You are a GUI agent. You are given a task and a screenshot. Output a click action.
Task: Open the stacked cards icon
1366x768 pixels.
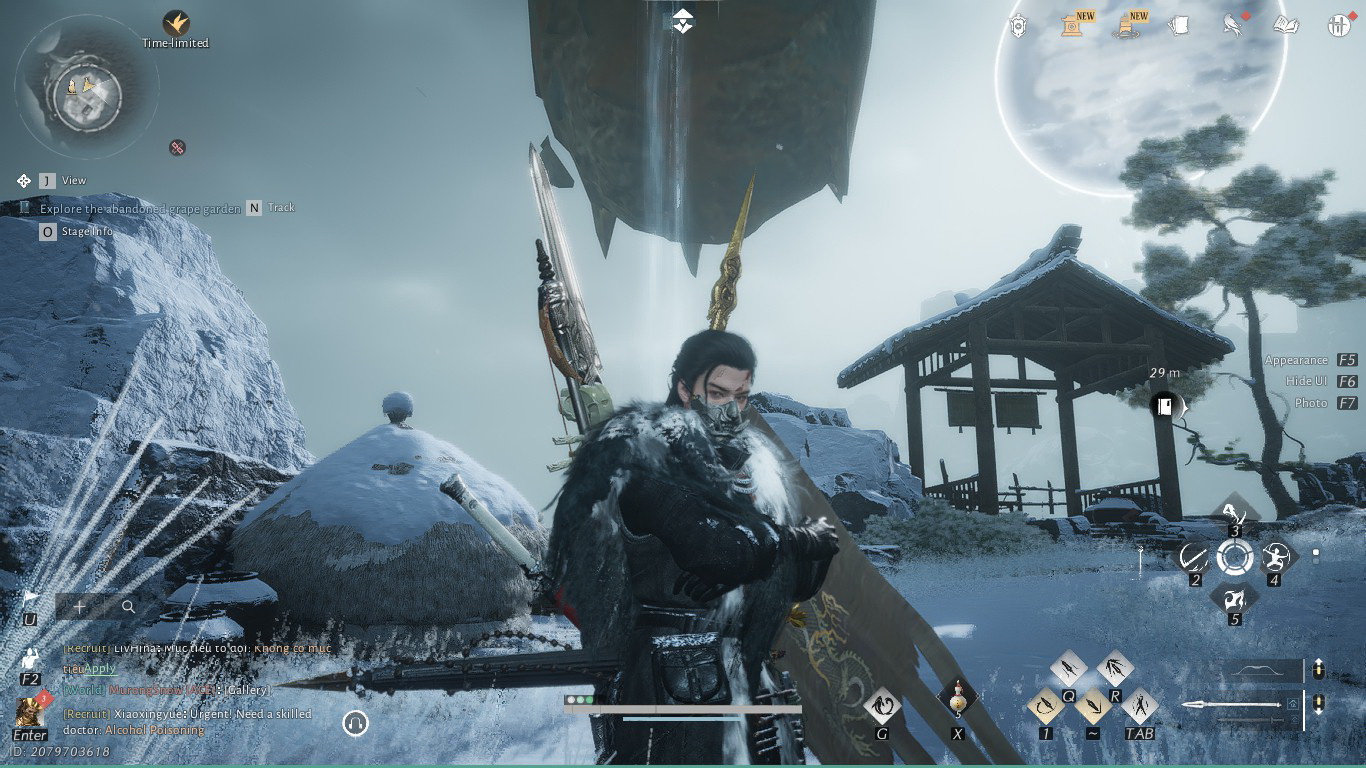(1179, 26)
